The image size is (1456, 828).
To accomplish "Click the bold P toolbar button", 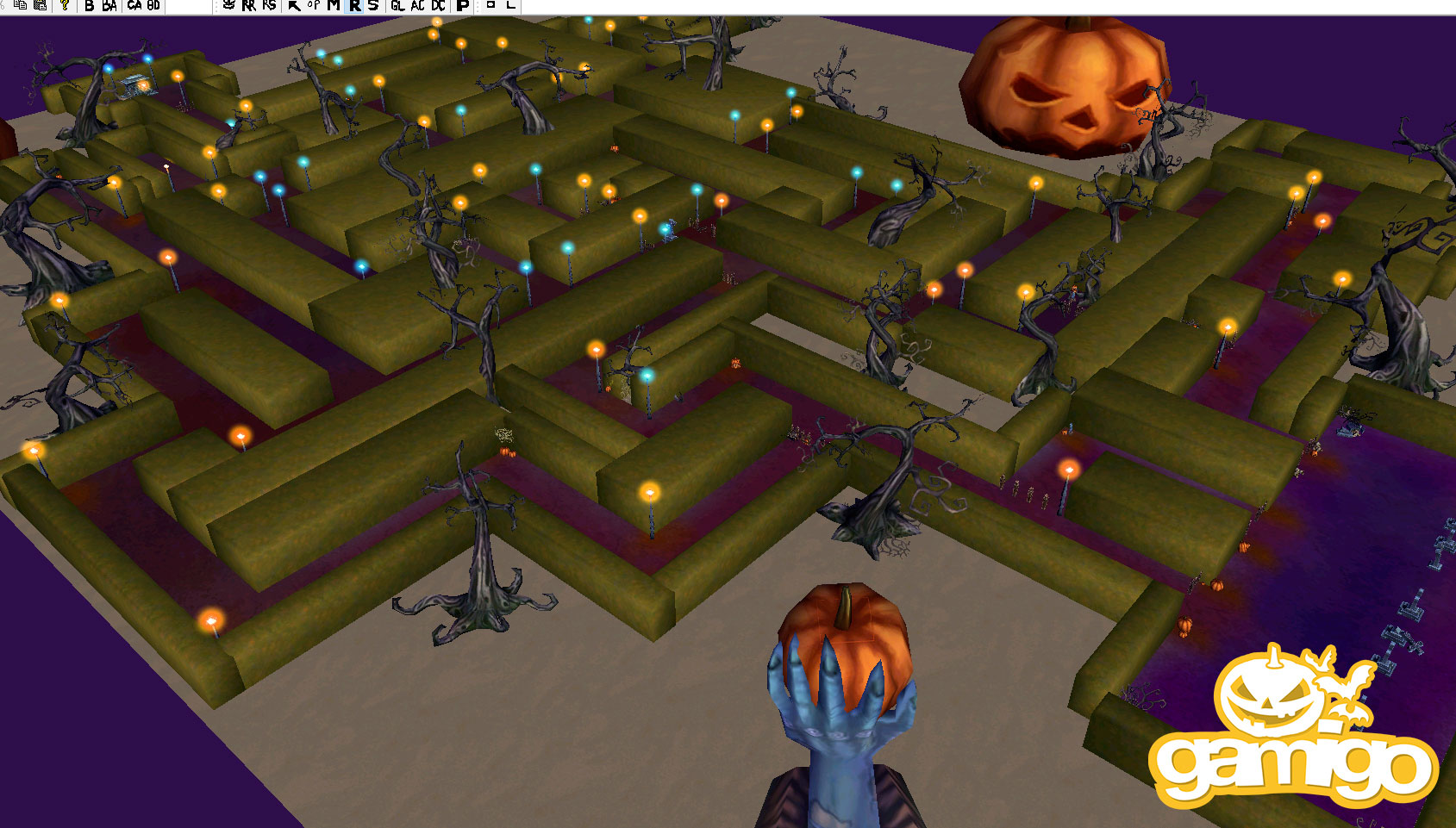I will click(x=463, y=5).
